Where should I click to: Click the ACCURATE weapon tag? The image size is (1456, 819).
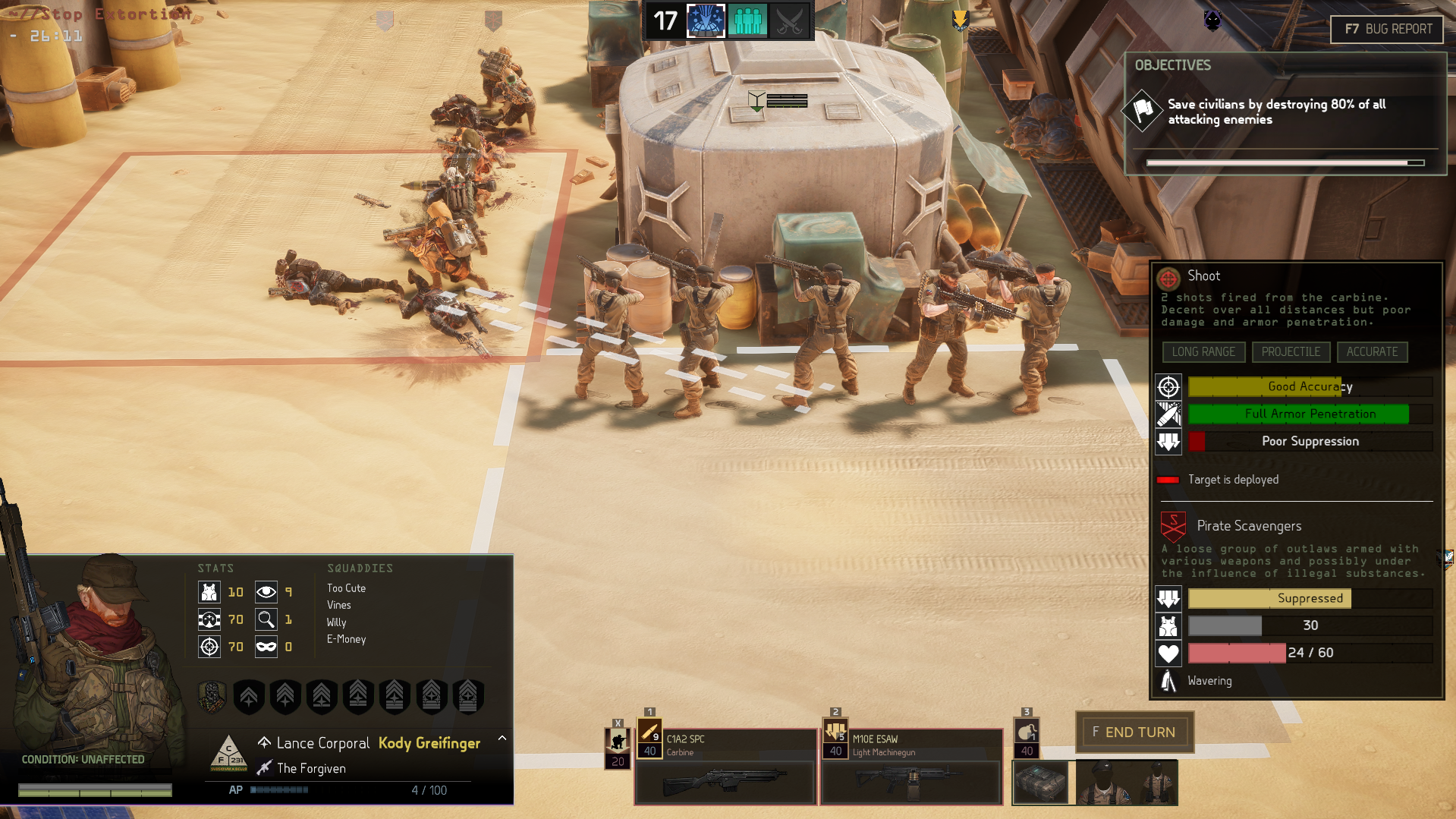1372,351
